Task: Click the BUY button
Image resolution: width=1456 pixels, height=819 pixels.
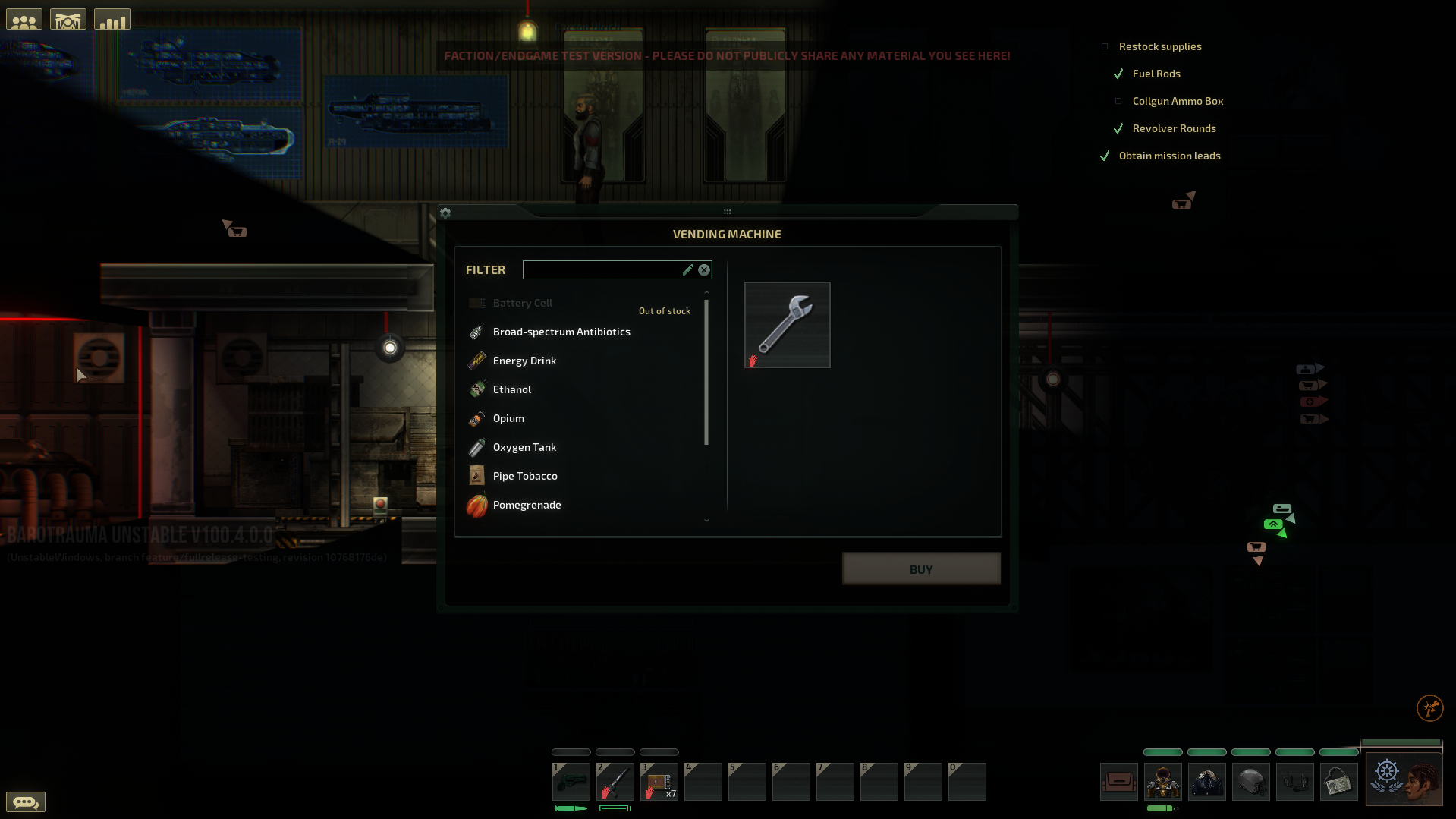Action: (920, 568)
